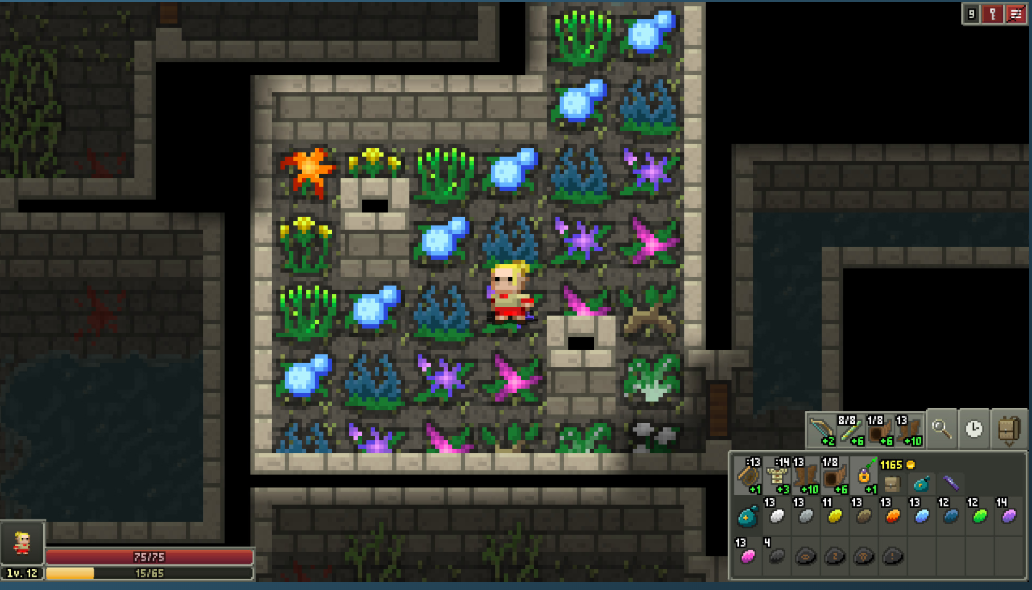
Task: Click the magnifying glass search button
Action: click(x=941, y=429)
